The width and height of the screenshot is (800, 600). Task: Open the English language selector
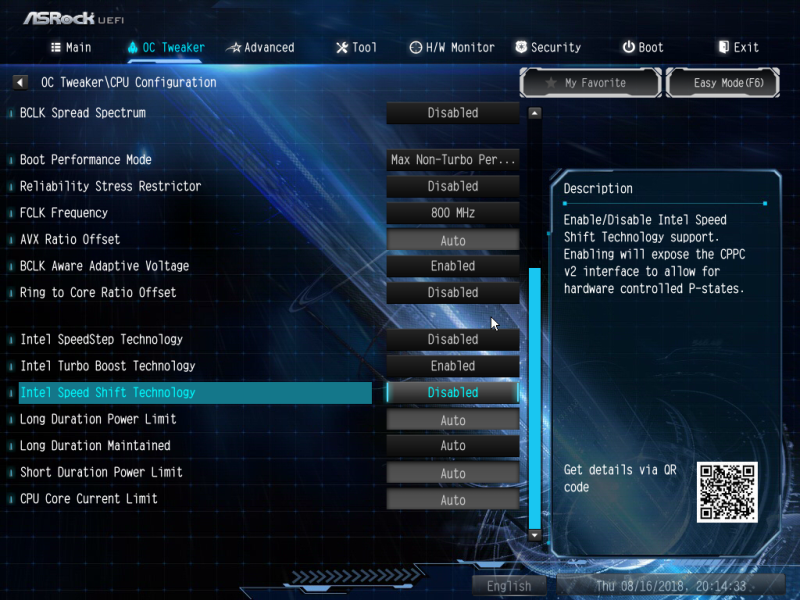click(x=509, y=586)
